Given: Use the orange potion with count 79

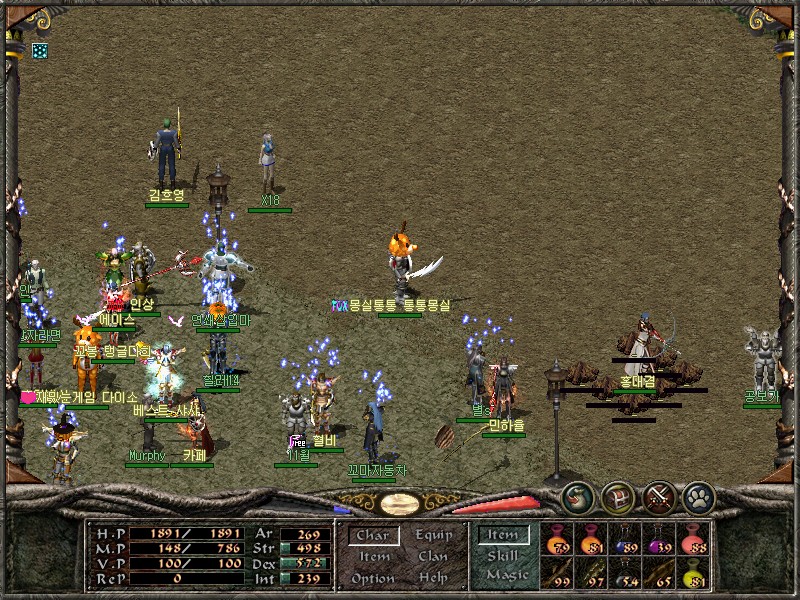Looking at the screenshot, I should point(557,541).
